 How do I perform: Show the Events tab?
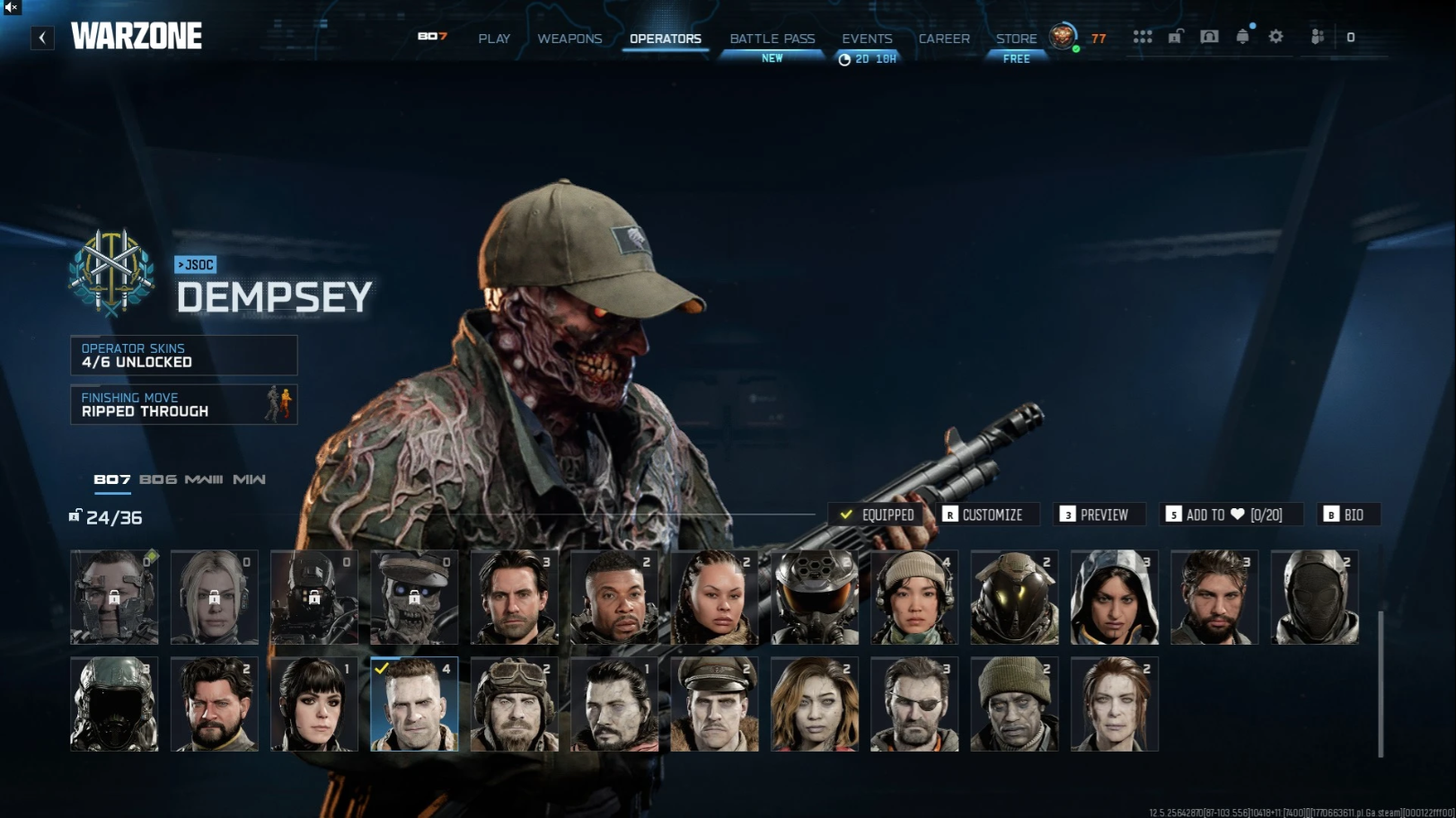coord(867,39)
